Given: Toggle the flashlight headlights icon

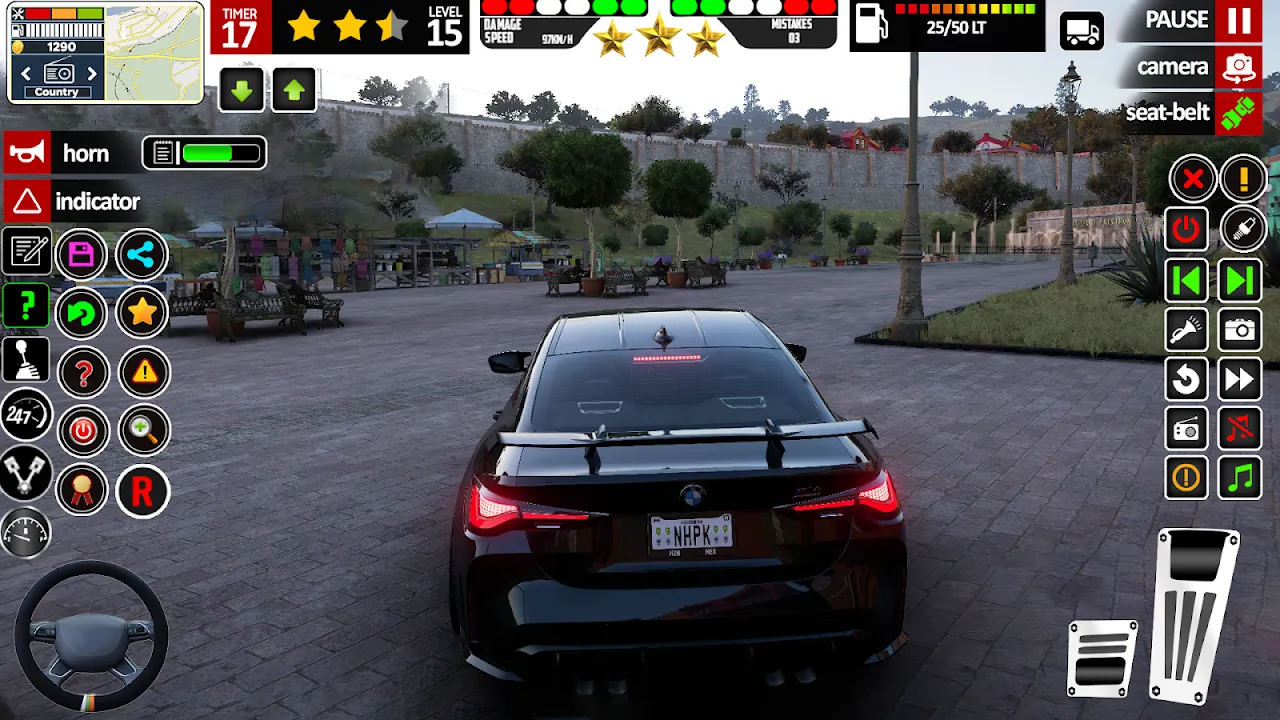Looking at the screenshot, I should point(1187,330).
